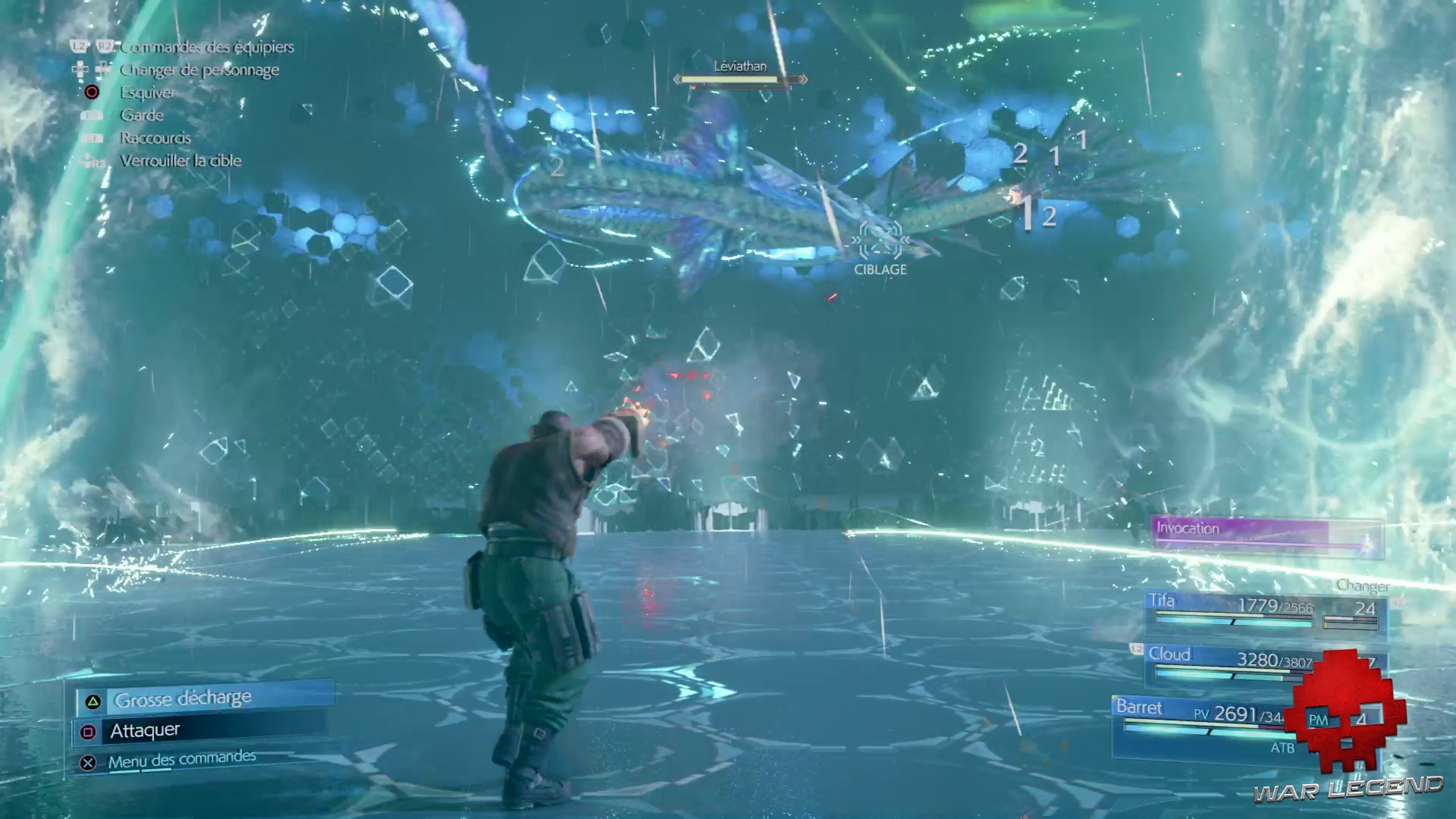
Task: Open the Changer character switch option
Action: coord(1363,585)
